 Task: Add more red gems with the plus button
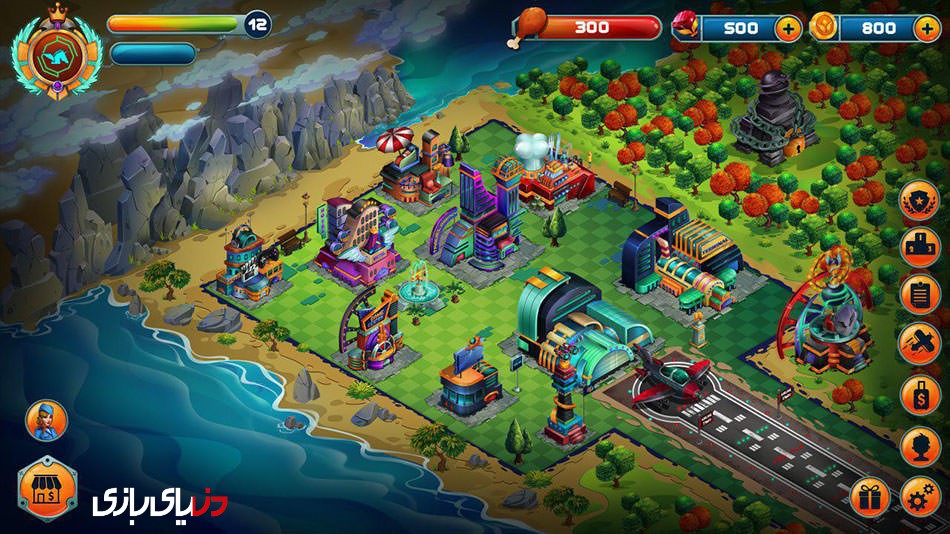788,27
